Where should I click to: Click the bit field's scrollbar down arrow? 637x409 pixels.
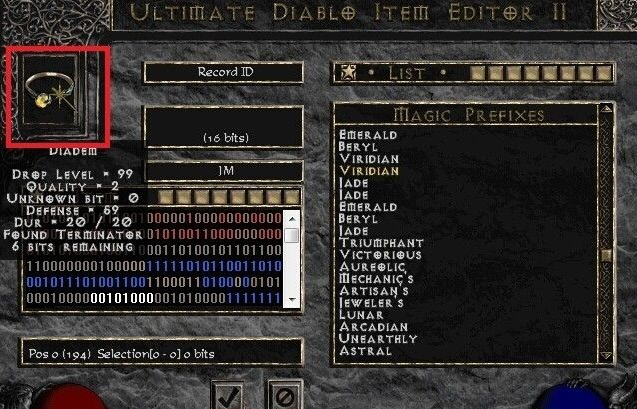[291, 298]
